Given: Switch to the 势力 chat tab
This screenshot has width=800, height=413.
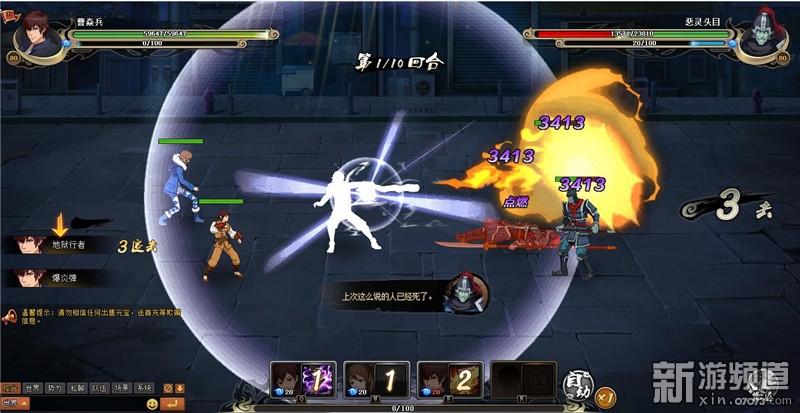Looking at the screenshot, I should pos(54,388).
